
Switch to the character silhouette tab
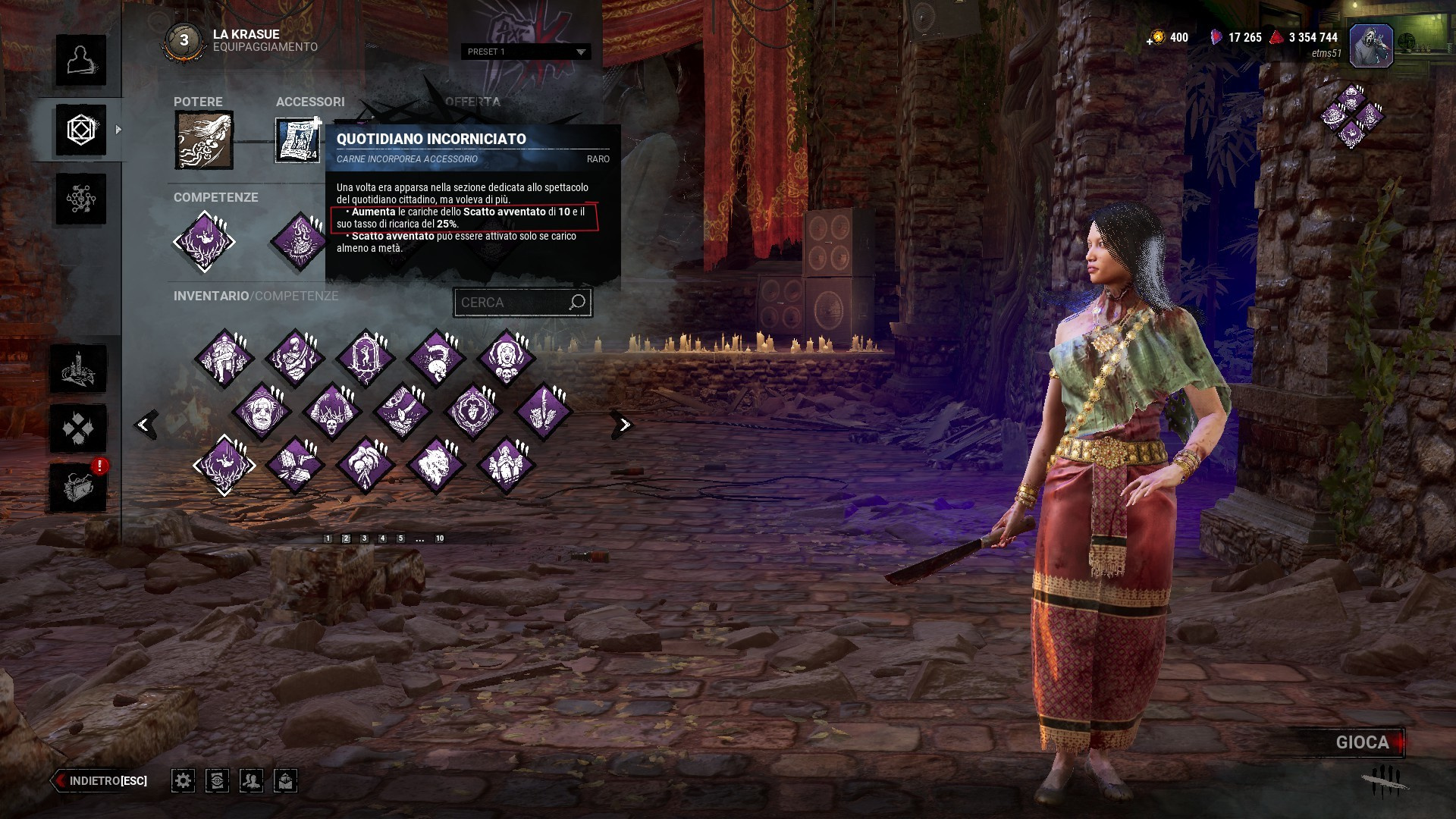point(80,60)
